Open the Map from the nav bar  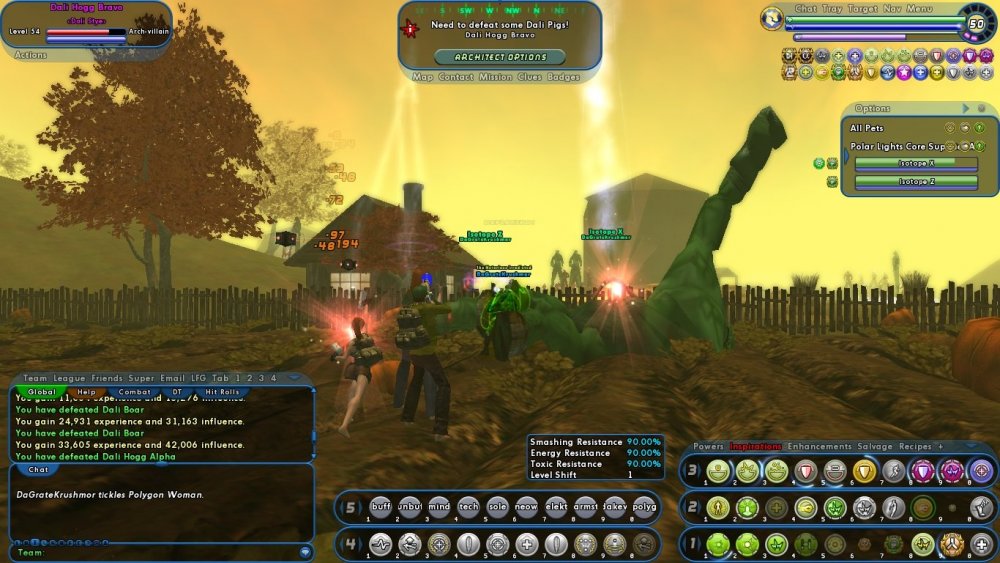[x=423, y=77]
